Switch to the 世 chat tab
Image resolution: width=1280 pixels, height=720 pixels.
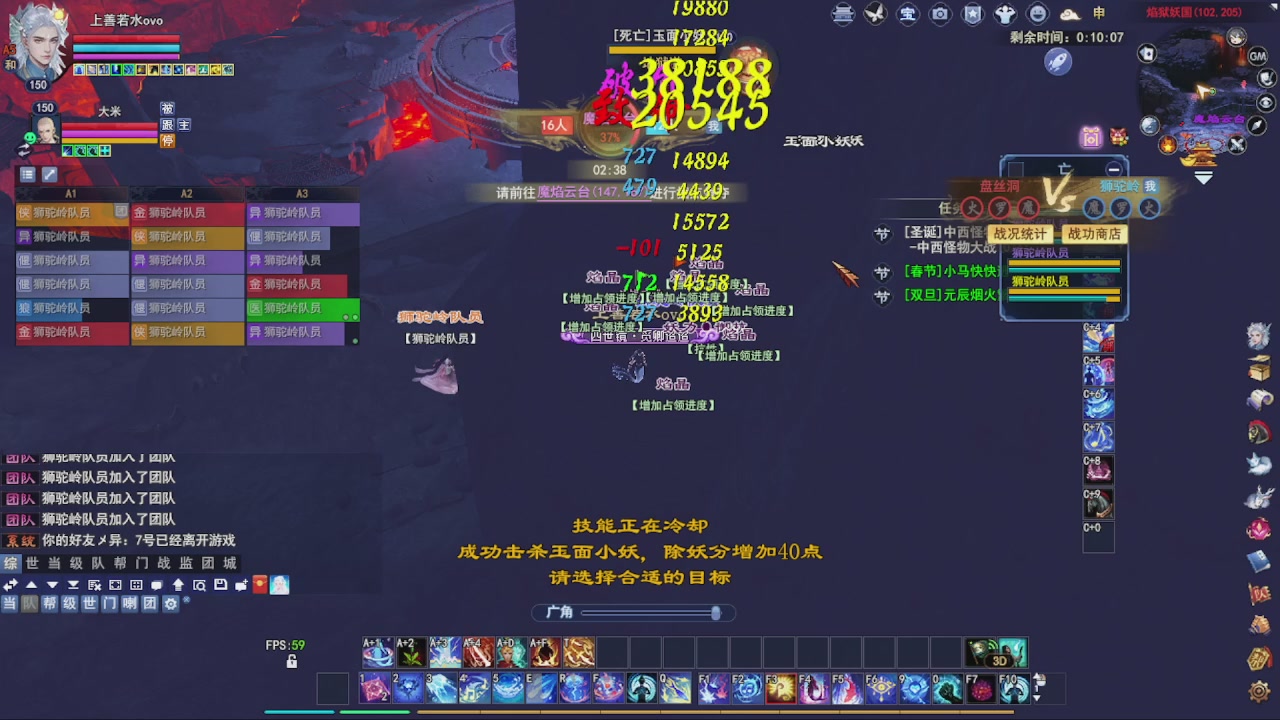click(33, 562)
